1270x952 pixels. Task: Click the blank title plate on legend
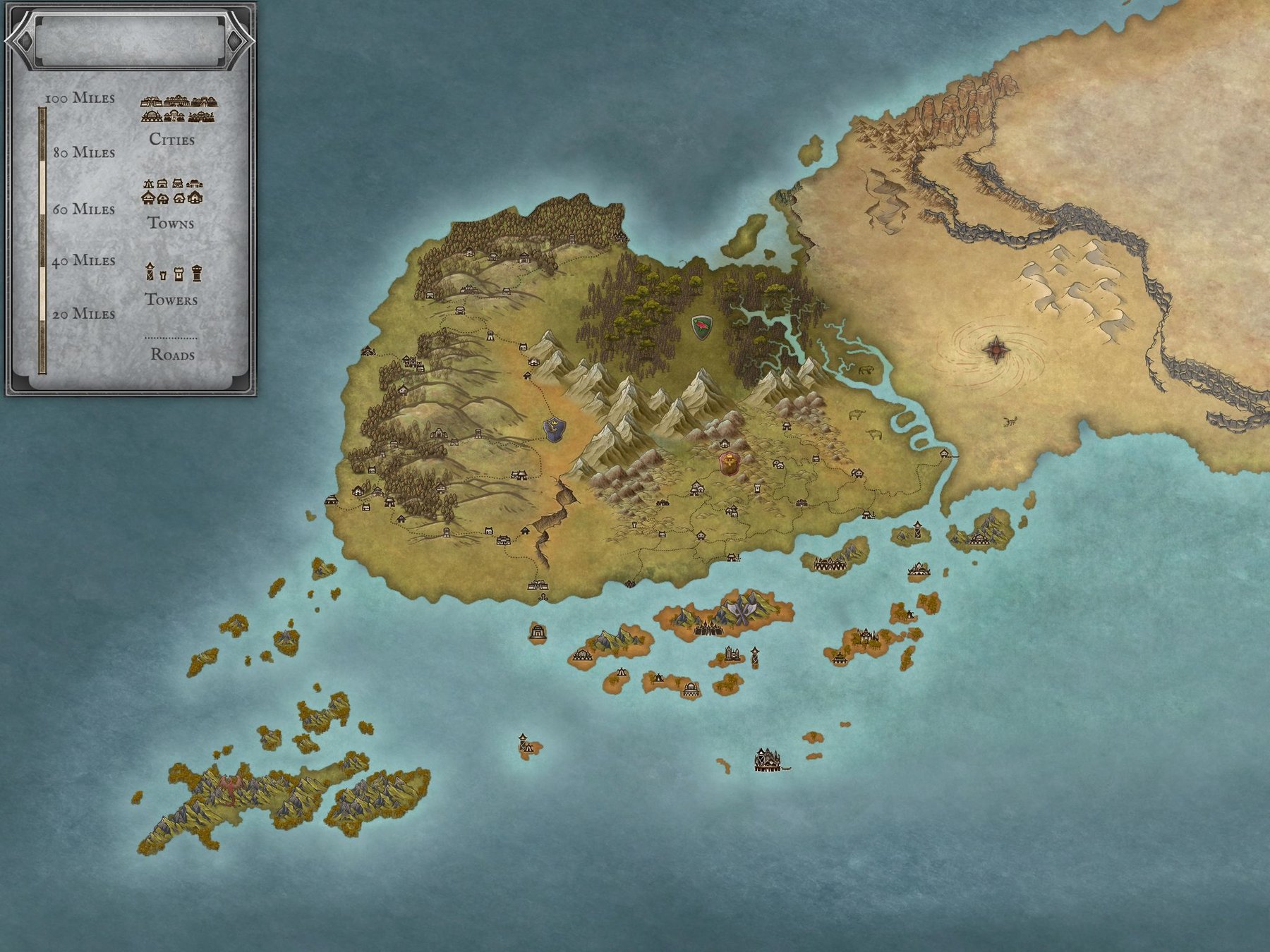(x=129, y=41)
